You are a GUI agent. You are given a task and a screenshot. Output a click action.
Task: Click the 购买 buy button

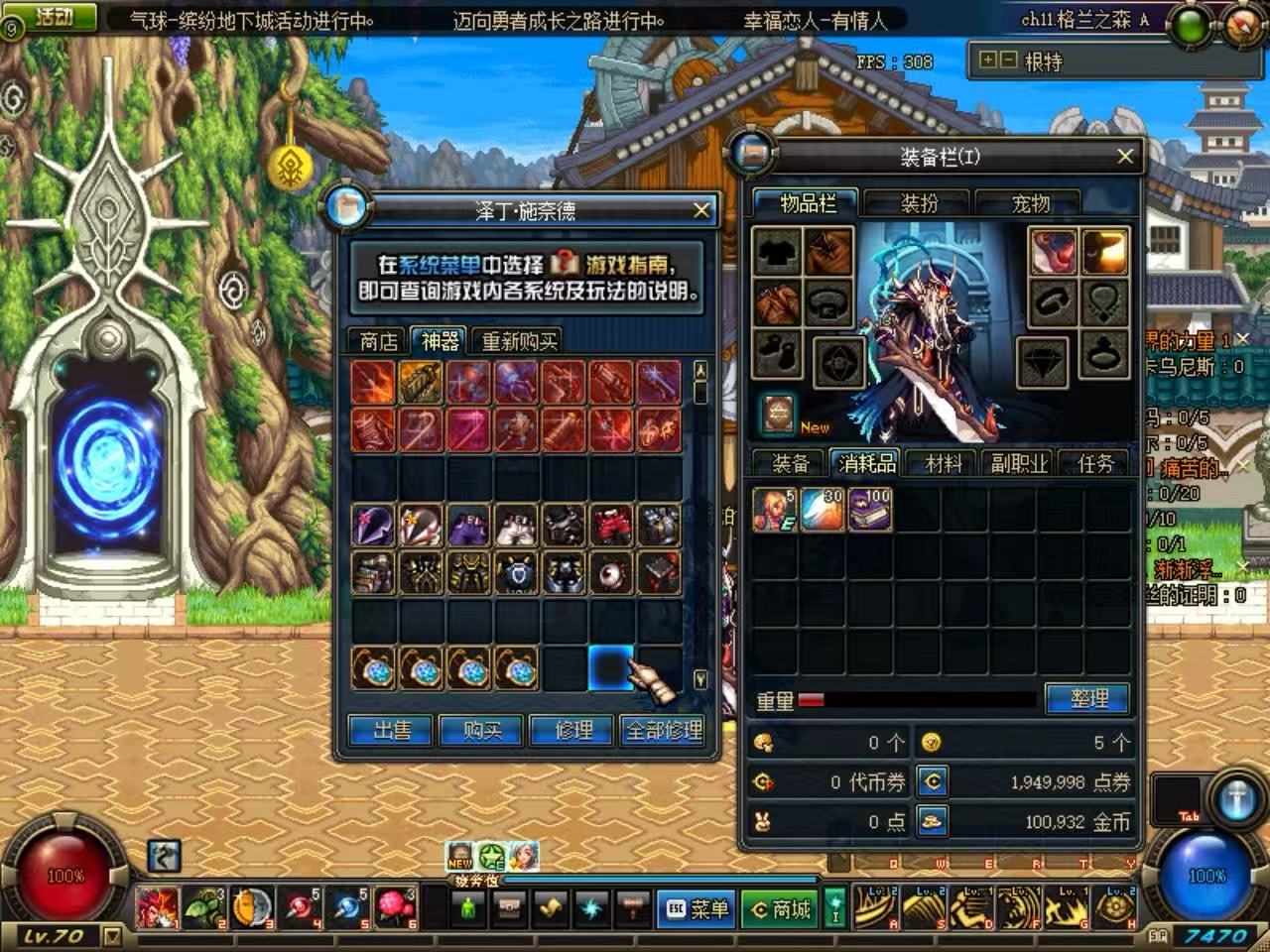[x=482, y=731]
